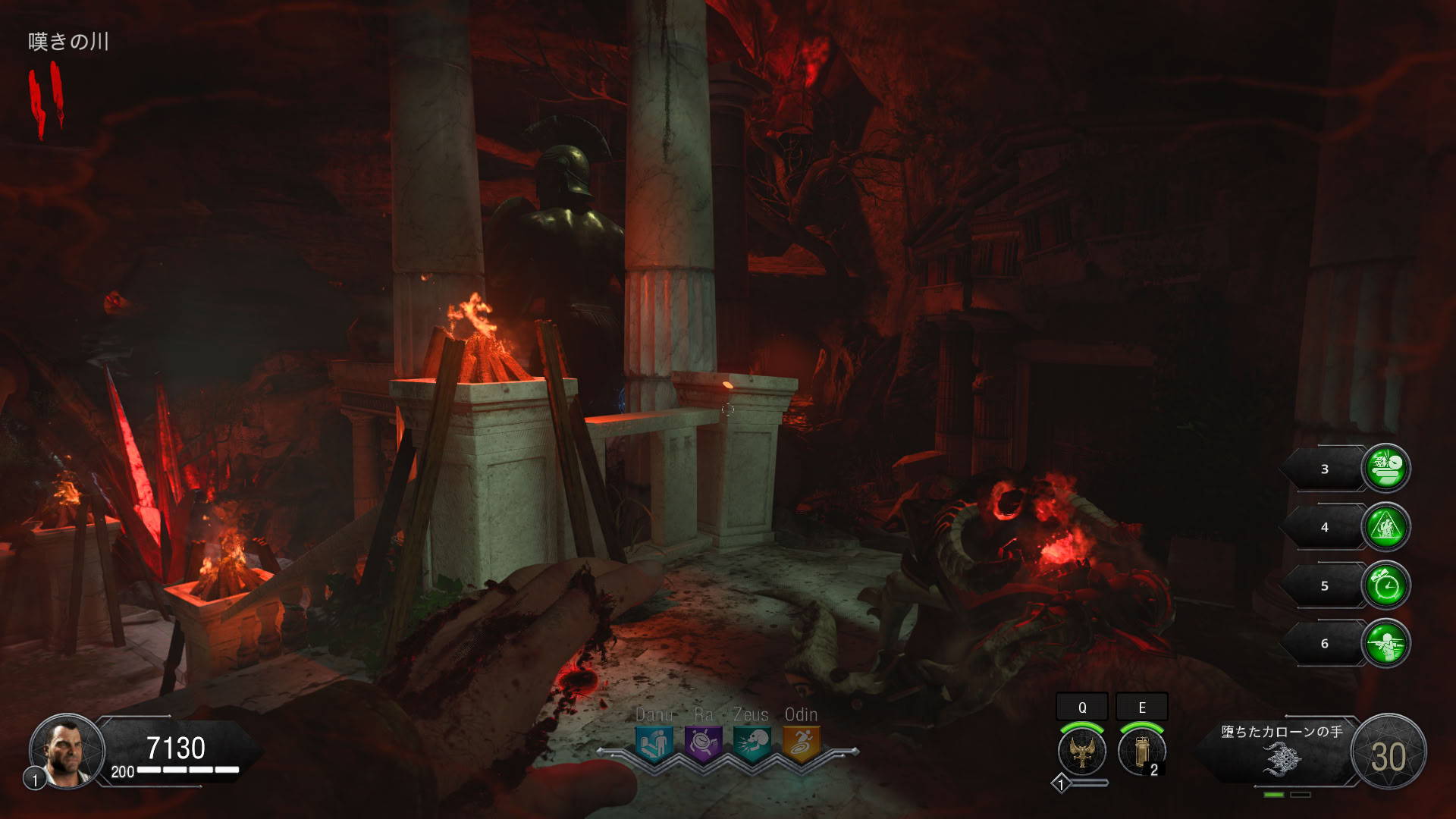The height and width of the screenshot is (819, 1456).
Task: Activate the alarm clock elixir
Action: point(1386,585)
